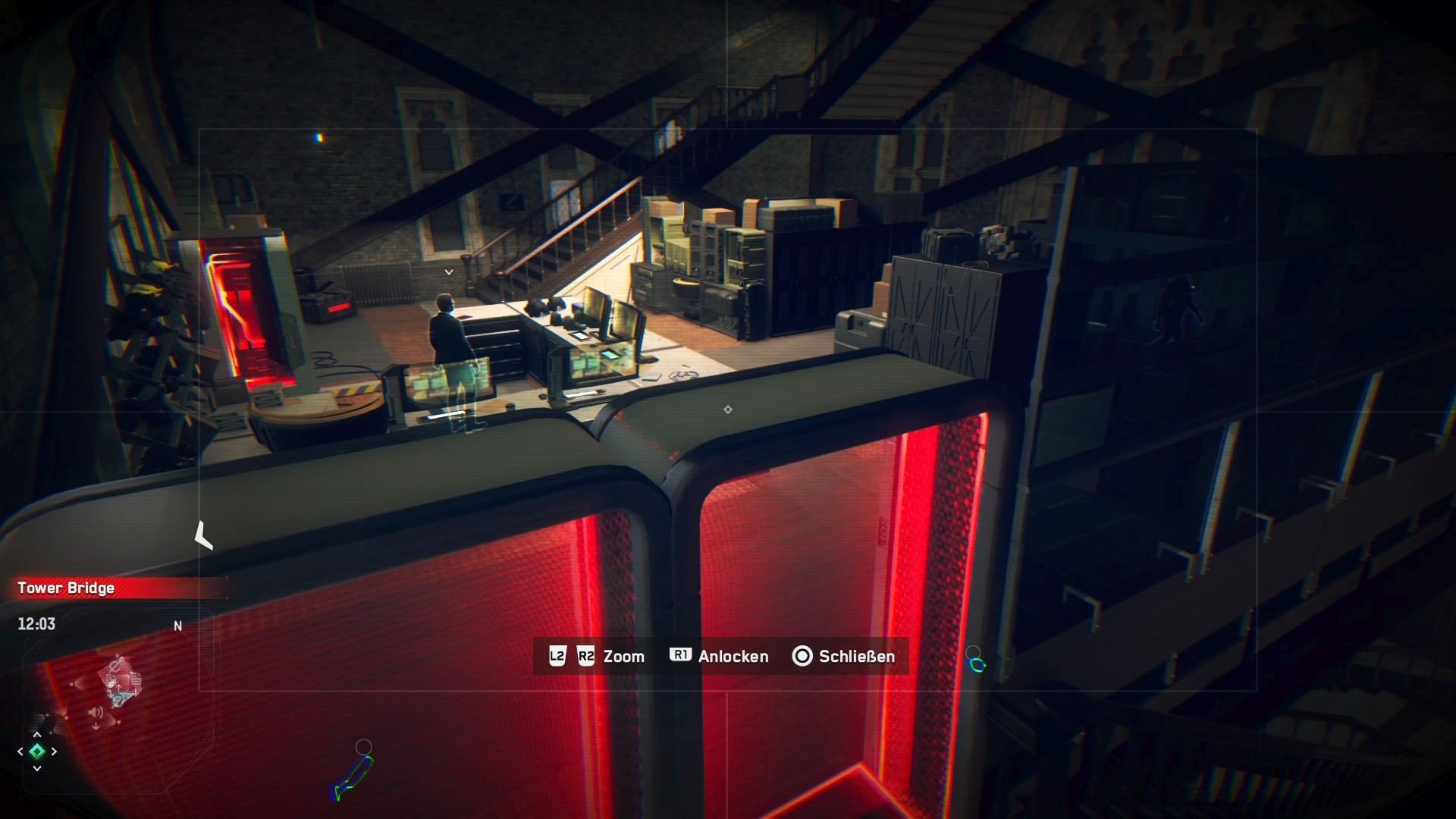Screen dimensions: 1456x819
Task: Click the 12:03 time display
Action: pos(36,624)
